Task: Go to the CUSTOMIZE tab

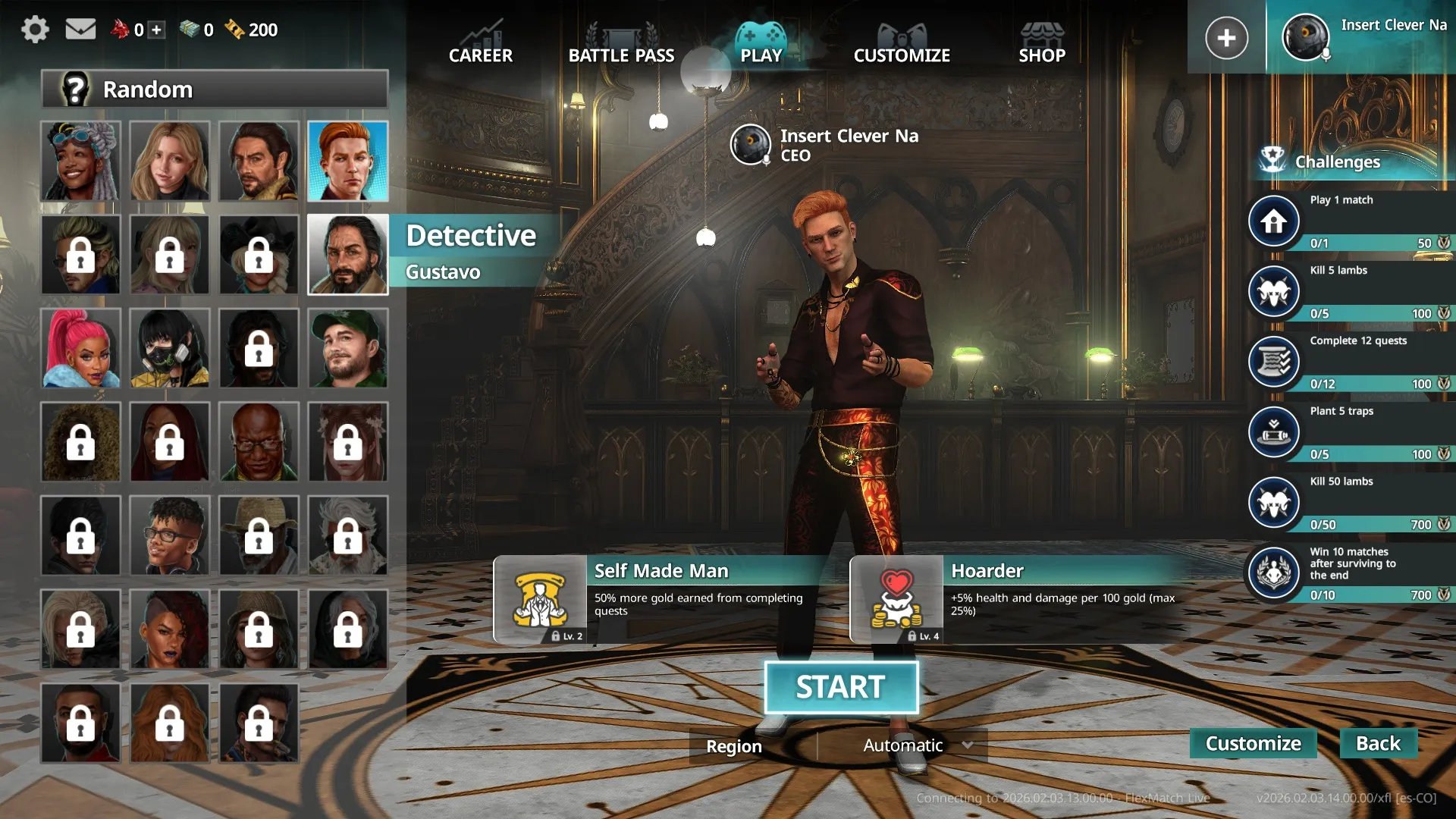Action: click(x=902, y=44)
